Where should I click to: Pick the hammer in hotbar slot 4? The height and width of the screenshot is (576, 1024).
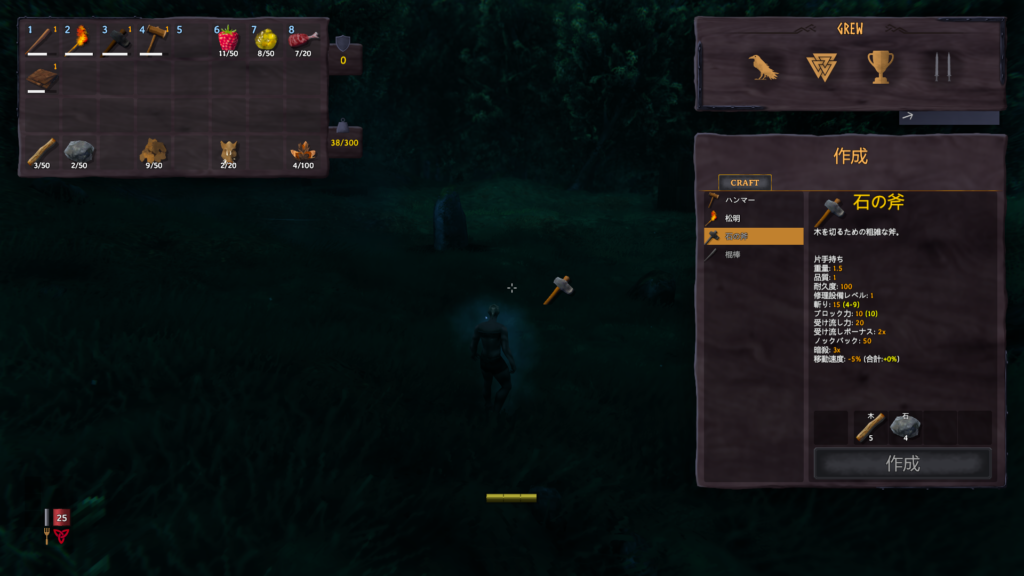[x=153, y=41]
